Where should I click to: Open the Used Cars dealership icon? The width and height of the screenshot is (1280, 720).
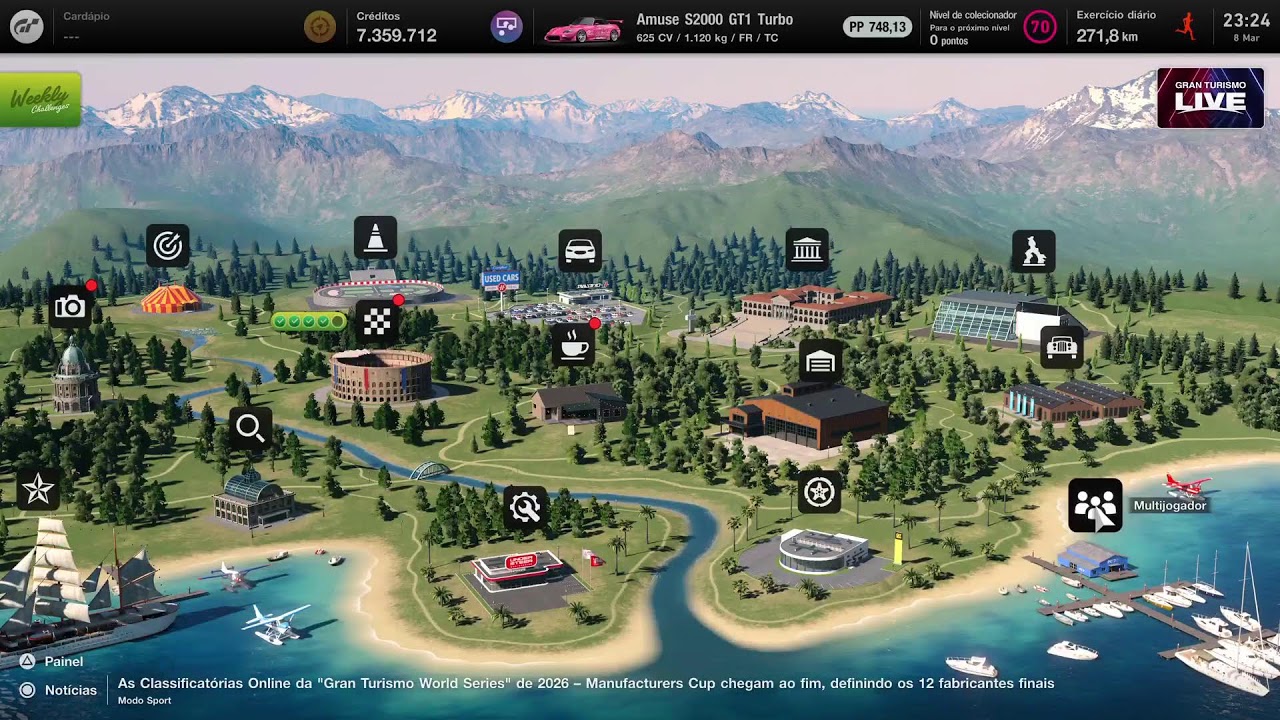click(x=580, y=251)
